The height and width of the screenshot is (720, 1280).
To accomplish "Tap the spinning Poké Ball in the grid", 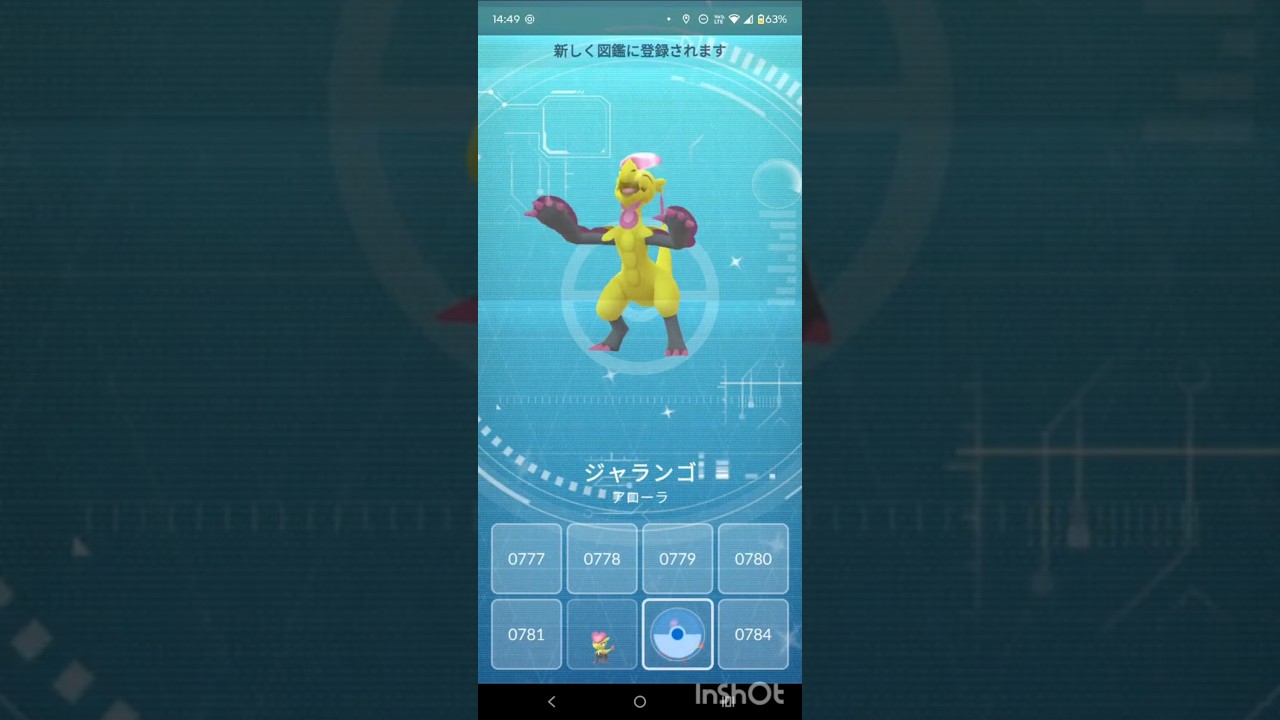I will pyautogui.click(x=677, y=634).
